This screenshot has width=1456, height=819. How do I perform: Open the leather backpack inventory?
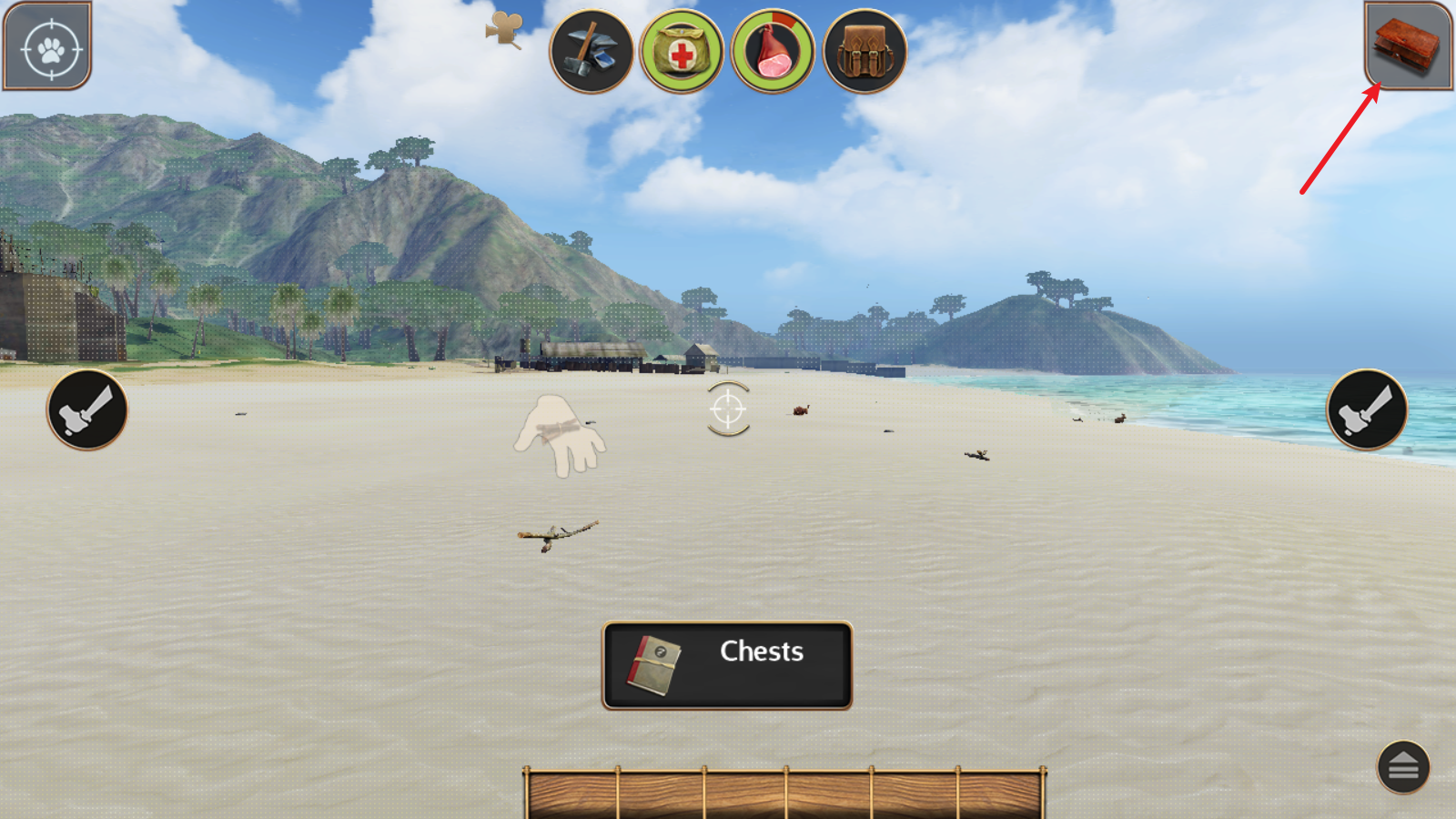(864, 52)
